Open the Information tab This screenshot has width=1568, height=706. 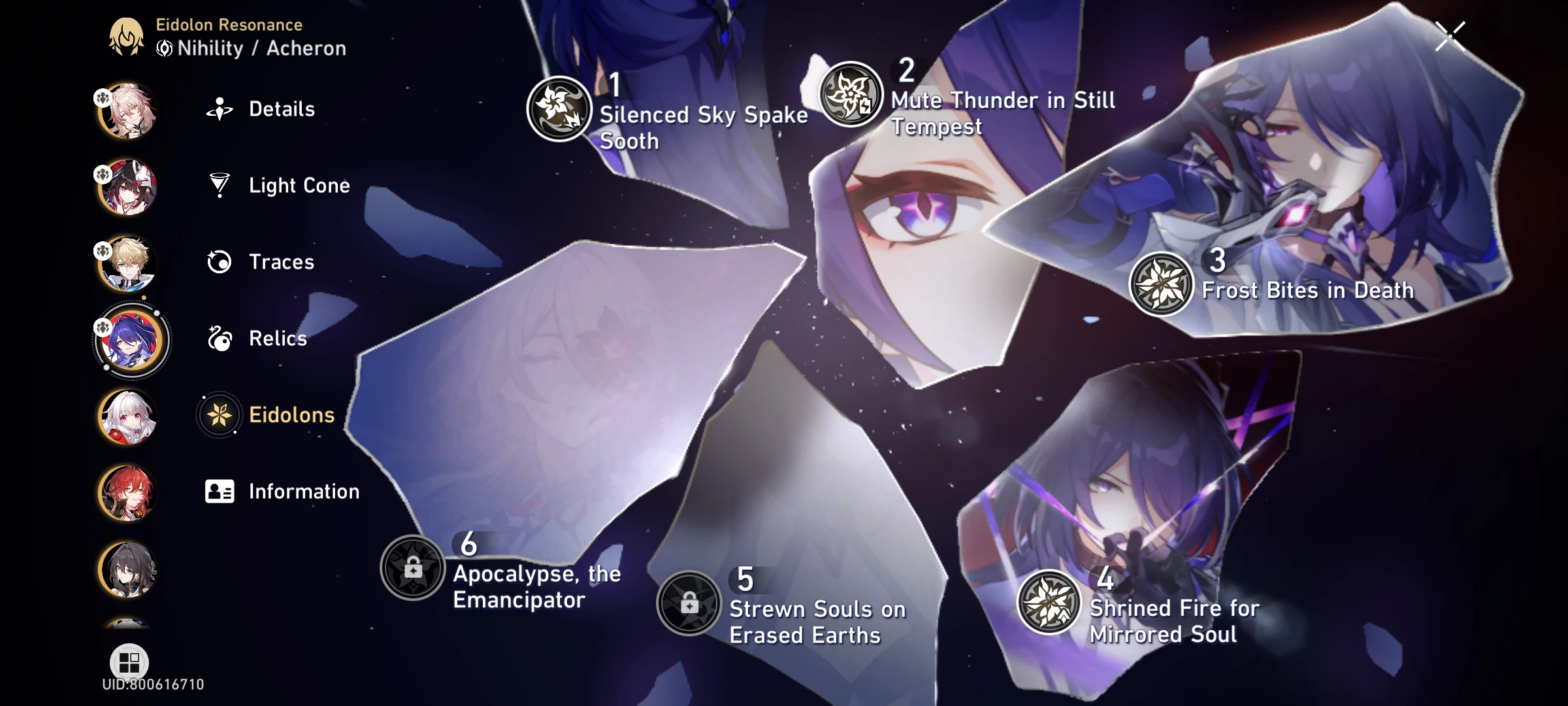pyautogui.click(x=220, y=491)
